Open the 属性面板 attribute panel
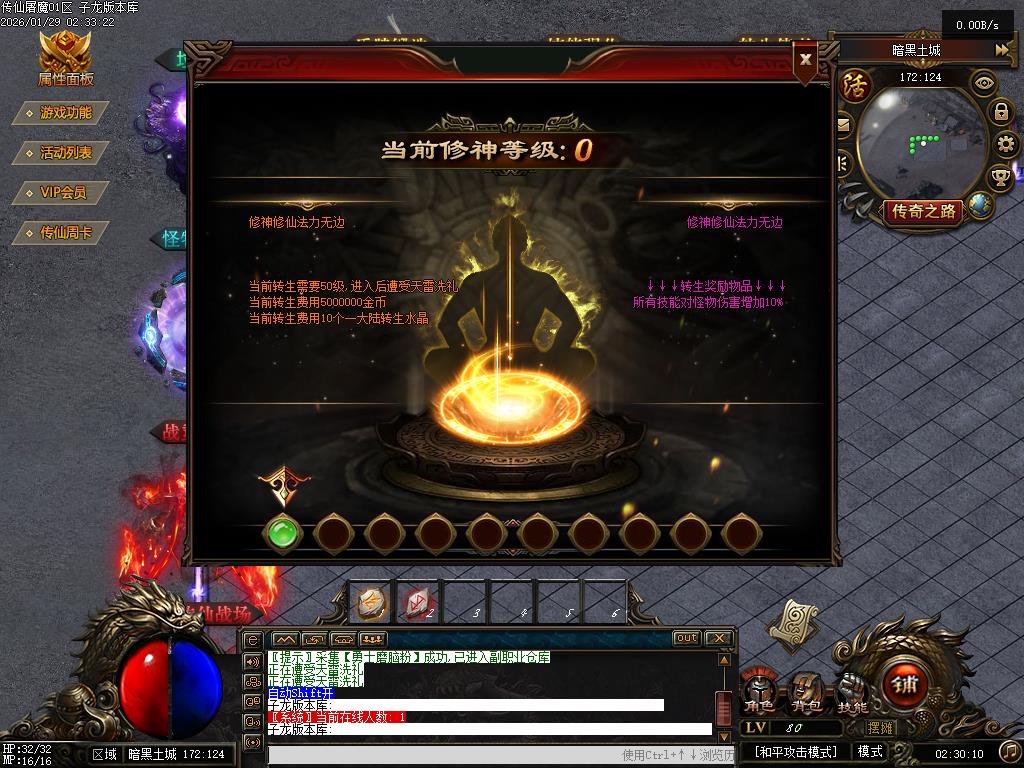The image size is (1024, 768). (65, 59)
